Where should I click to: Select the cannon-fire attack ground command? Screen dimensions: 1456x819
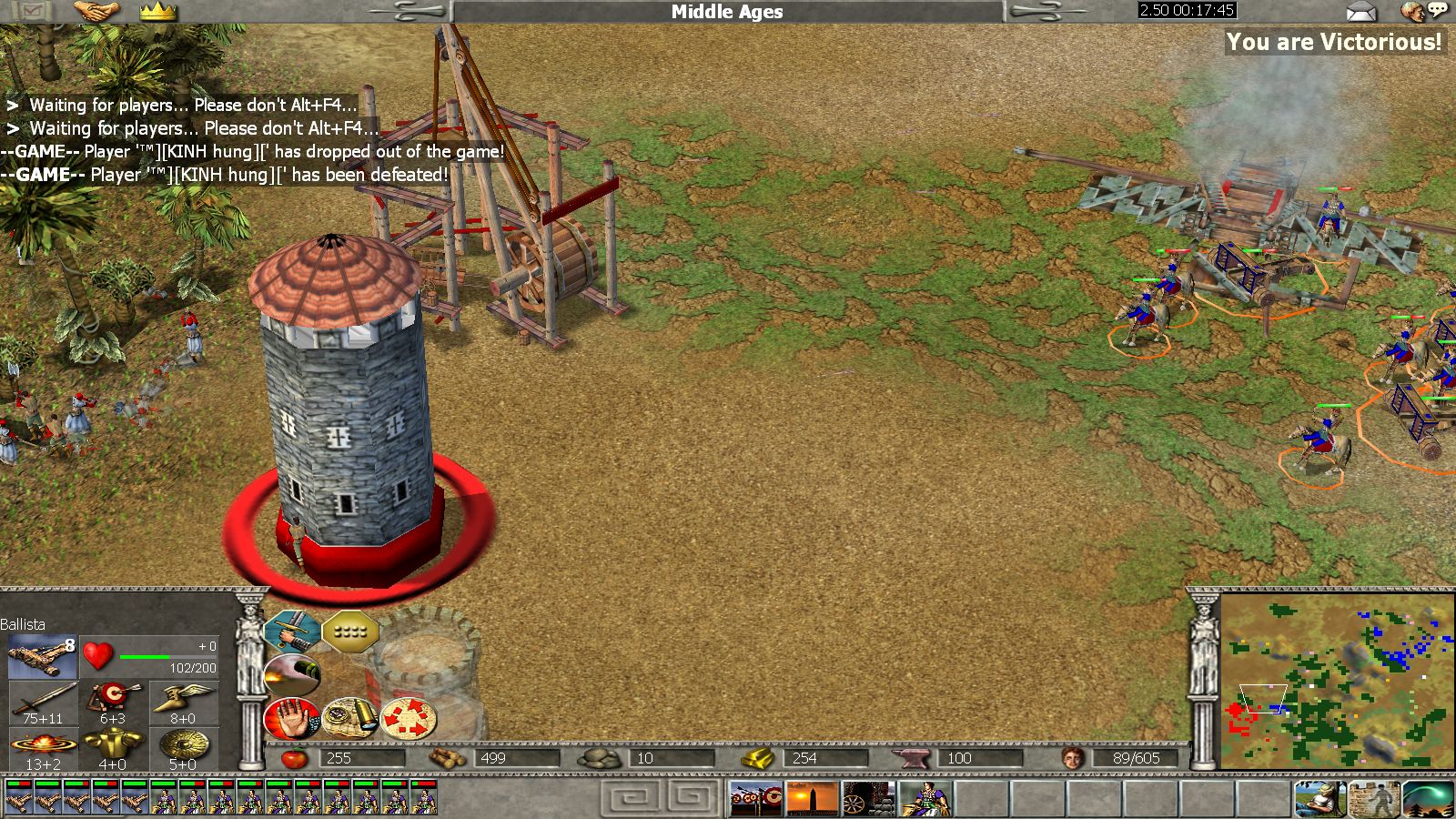click(x=292, y=674)
